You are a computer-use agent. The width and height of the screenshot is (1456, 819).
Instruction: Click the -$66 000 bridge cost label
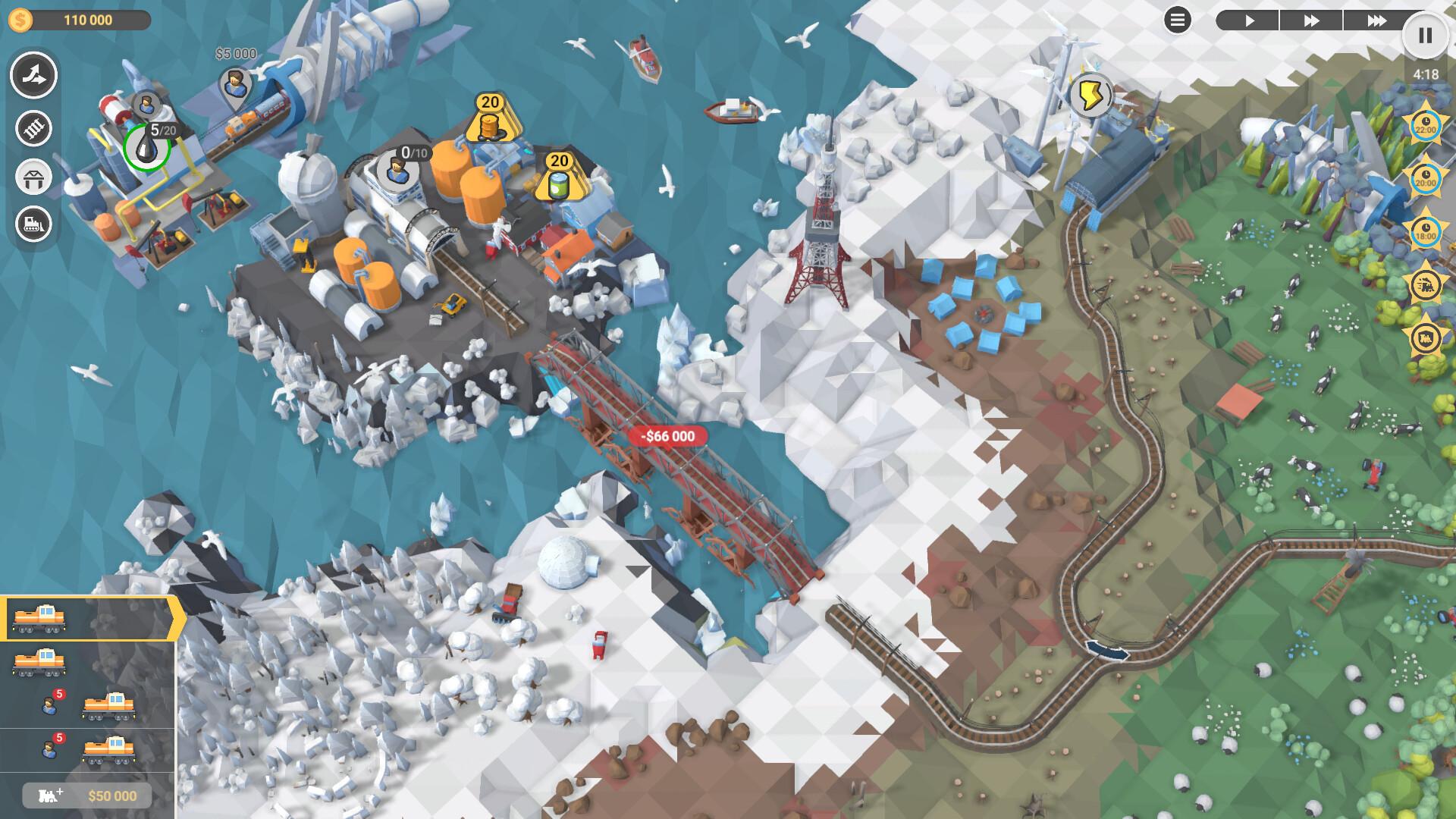(x=667, y=435)
